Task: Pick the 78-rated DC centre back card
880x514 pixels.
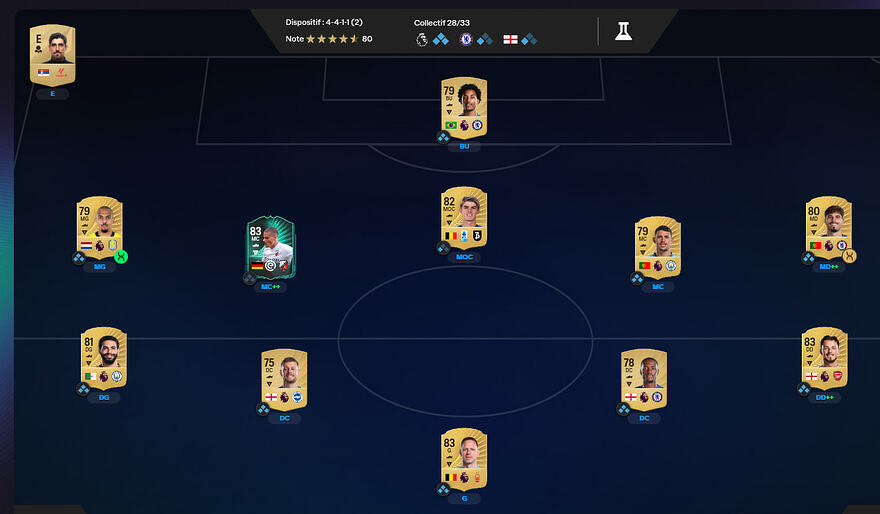Action: click(644, 380)
